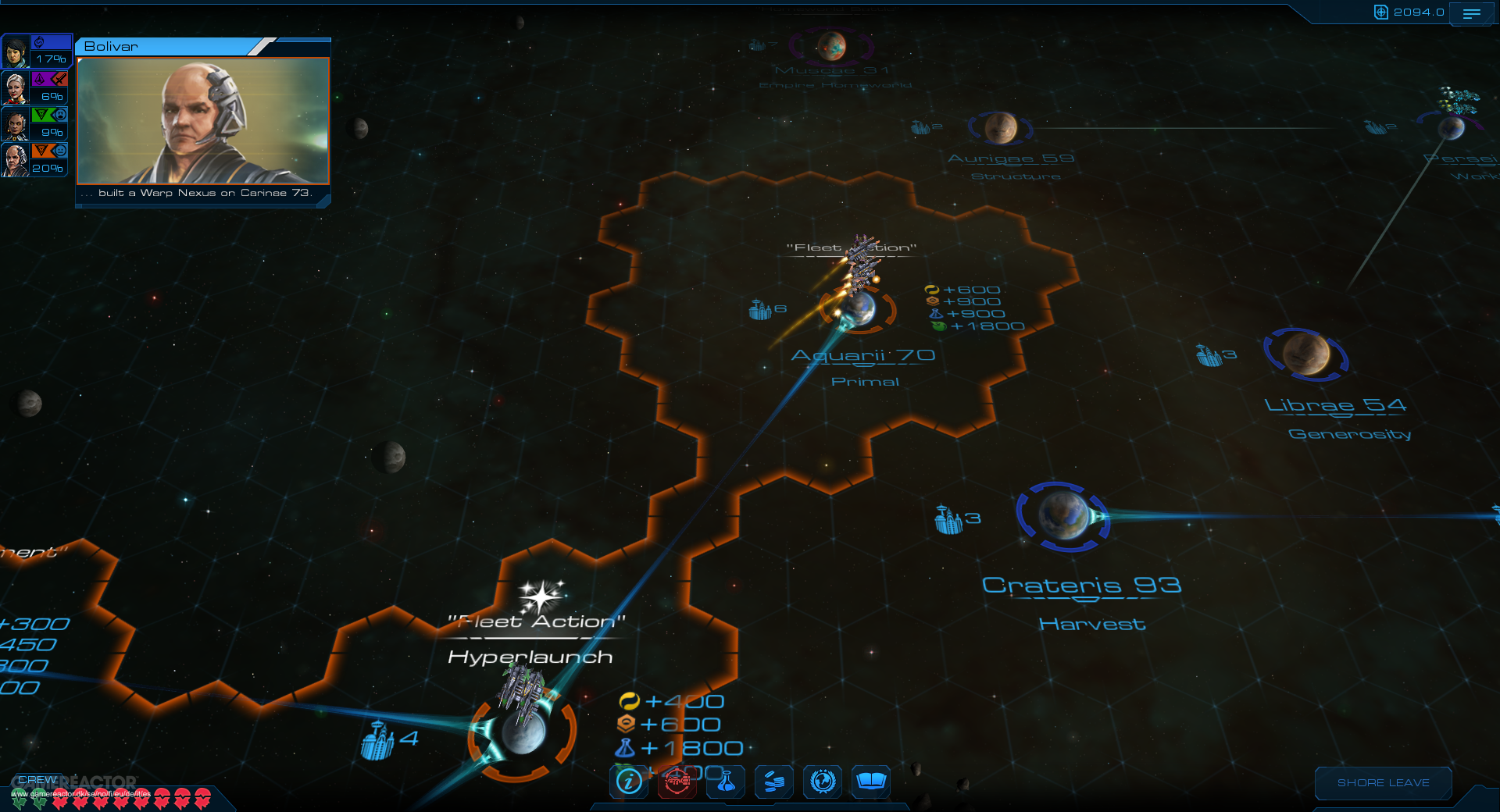This screenshot has height=812, width=1500.
Task: Open the coins economy panel
Action: pyautogui.click(x=773, y=782)
